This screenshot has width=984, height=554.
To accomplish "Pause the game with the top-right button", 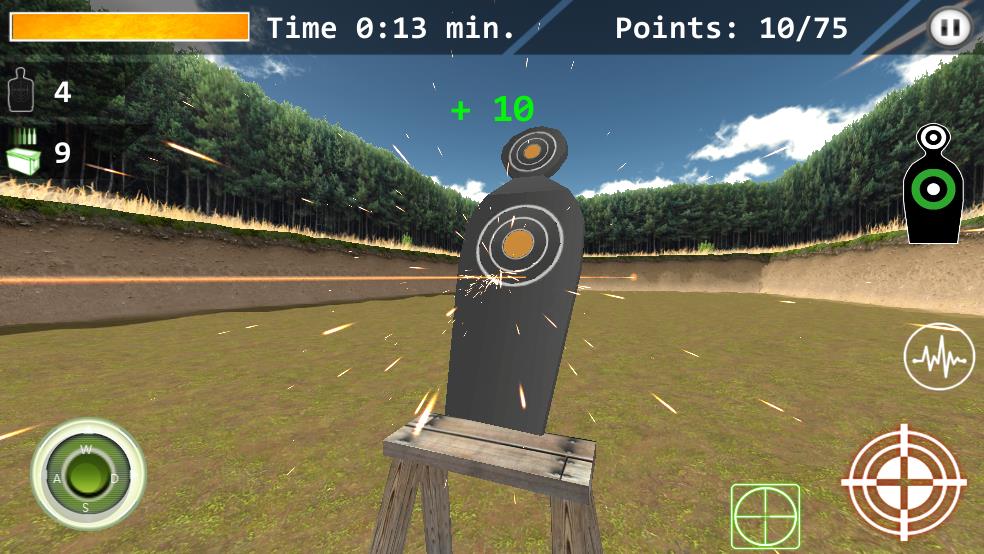I will pyautogui.click(x=949, y=27).
